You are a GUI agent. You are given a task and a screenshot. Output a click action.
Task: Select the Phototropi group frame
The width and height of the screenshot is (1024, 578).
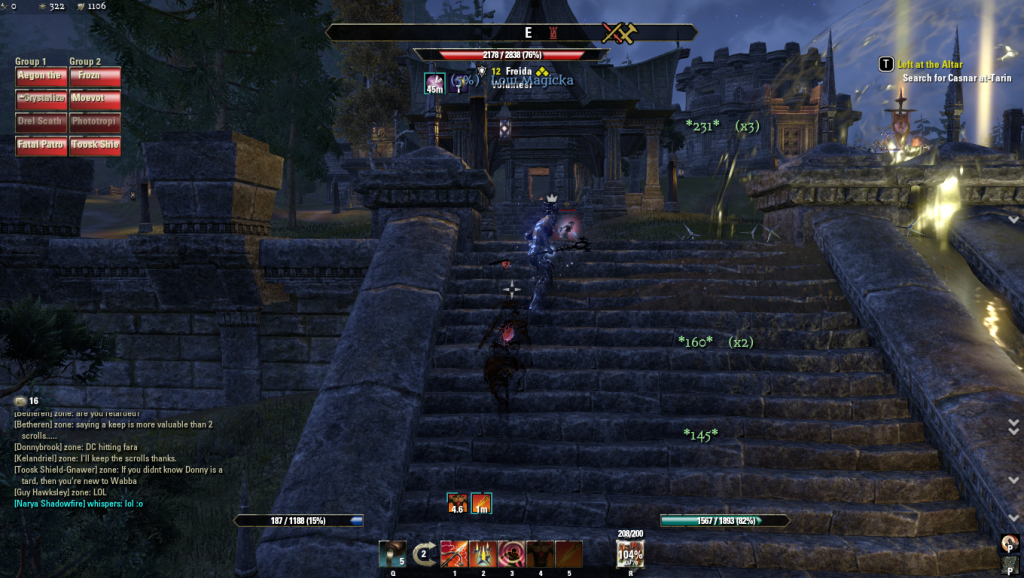coord(95,122)
